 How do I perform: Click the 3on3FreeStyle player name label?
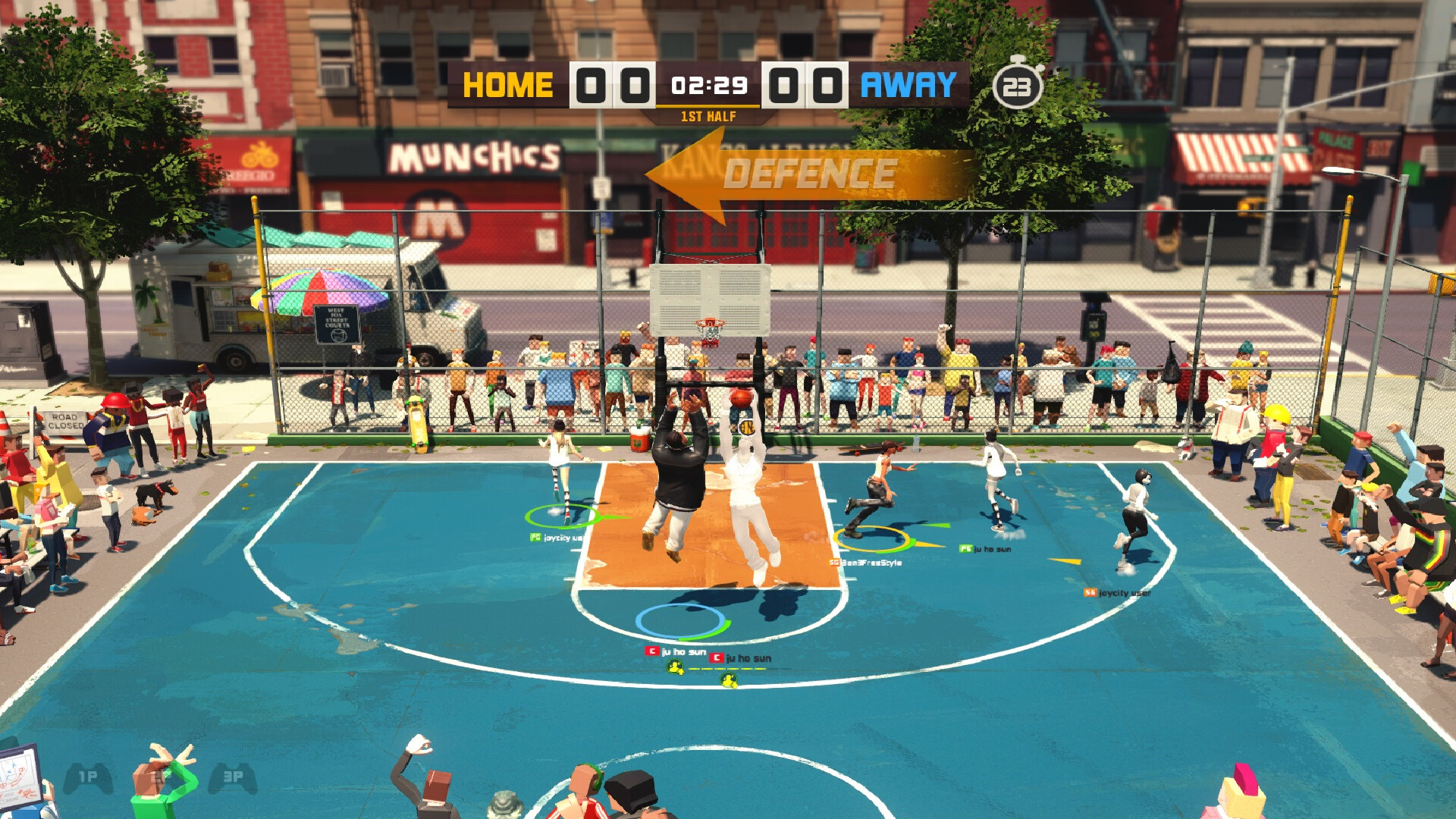(871, 563)
